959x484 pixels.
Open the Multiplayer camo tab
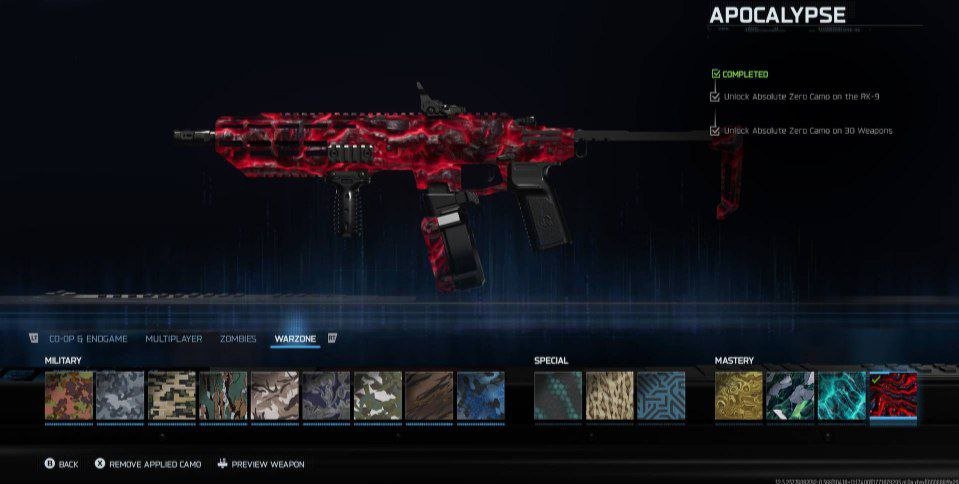173,339
